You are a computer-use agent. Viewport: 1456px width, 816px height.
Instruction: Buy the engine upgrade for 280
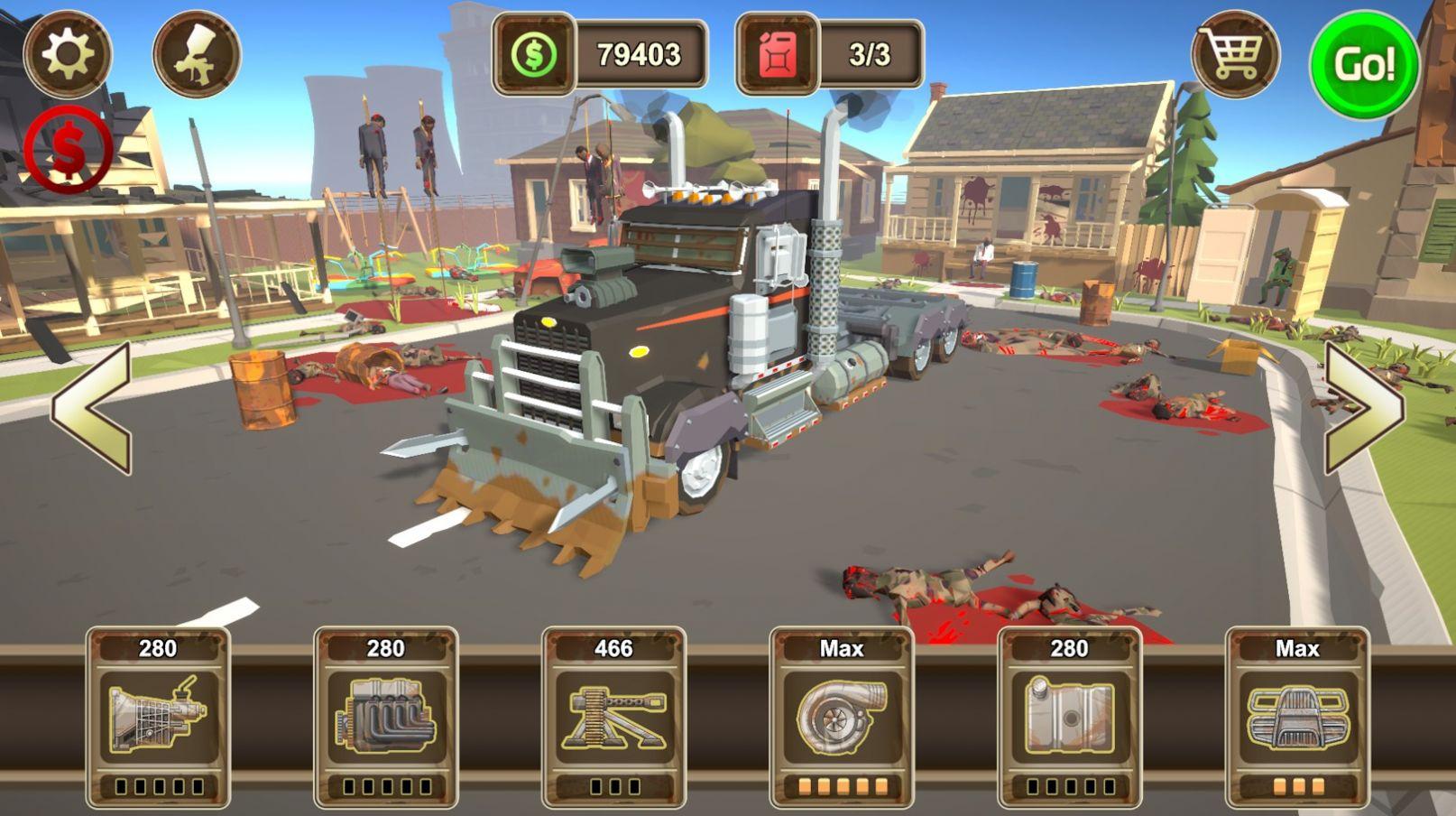(386, 718)
